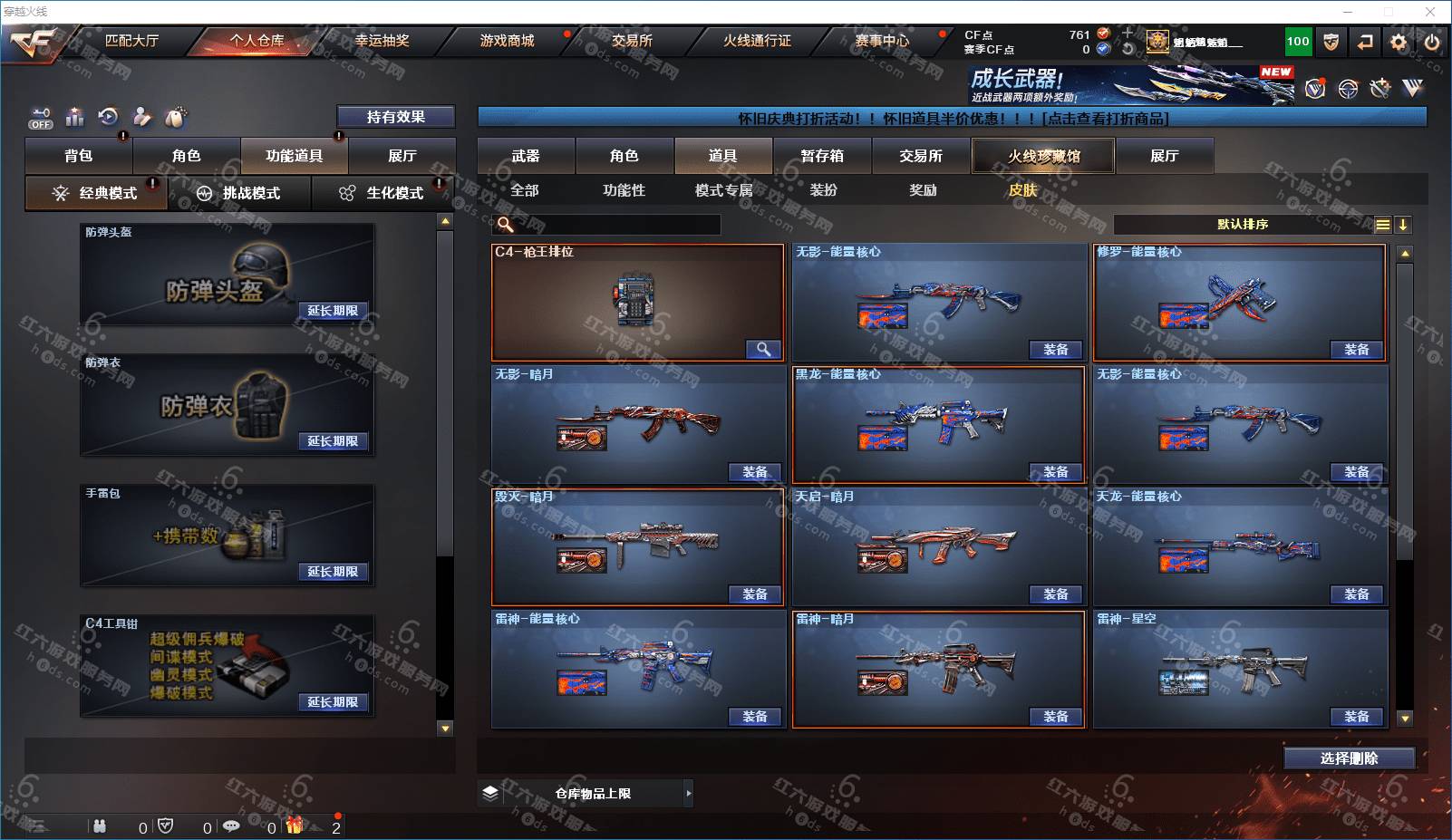The image size is (1452, 840).
Task: Open the 游戏商城 game store
Action: point(507,41)
